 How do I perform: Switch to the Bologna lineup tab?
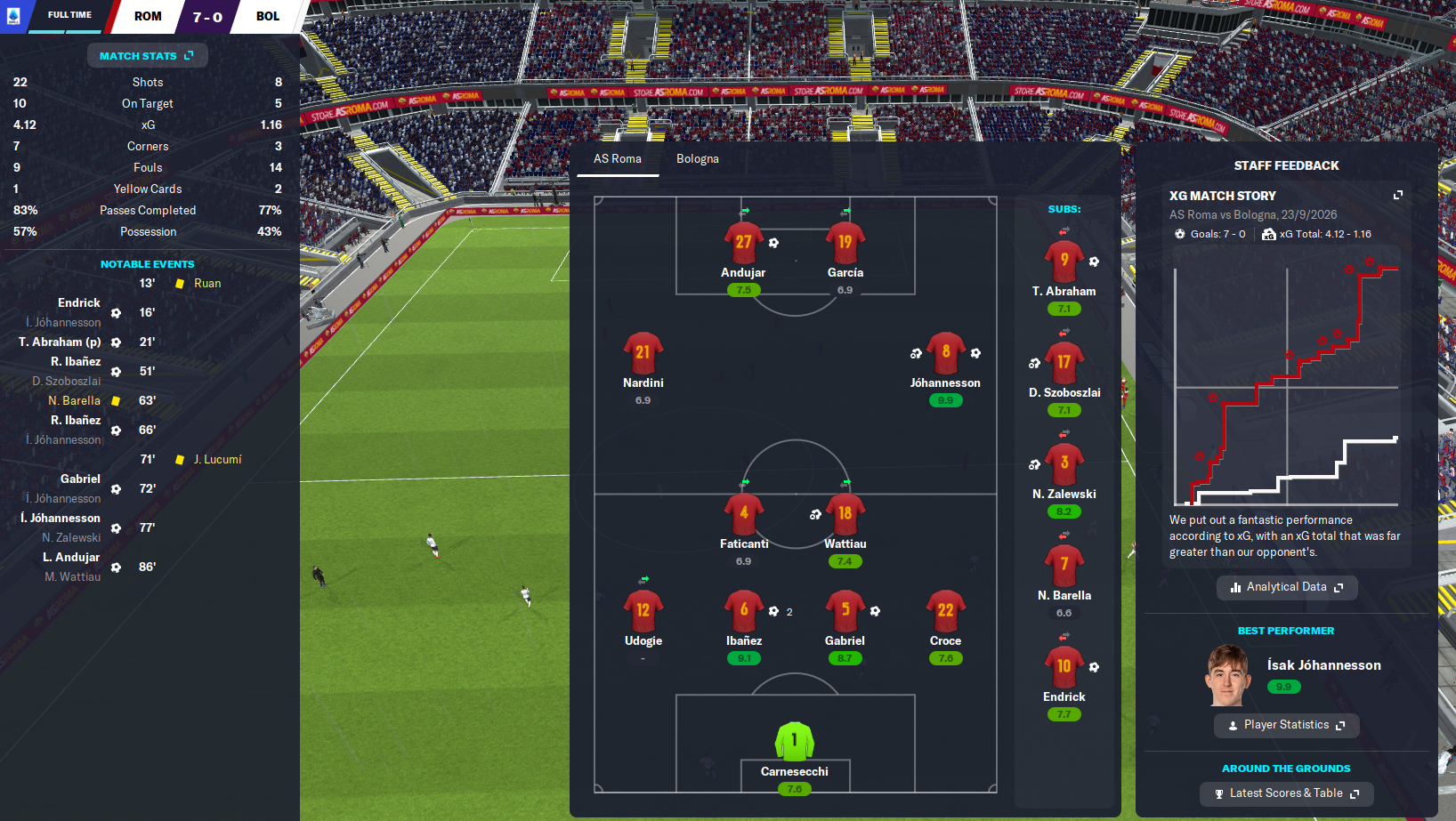coord(697,159)
